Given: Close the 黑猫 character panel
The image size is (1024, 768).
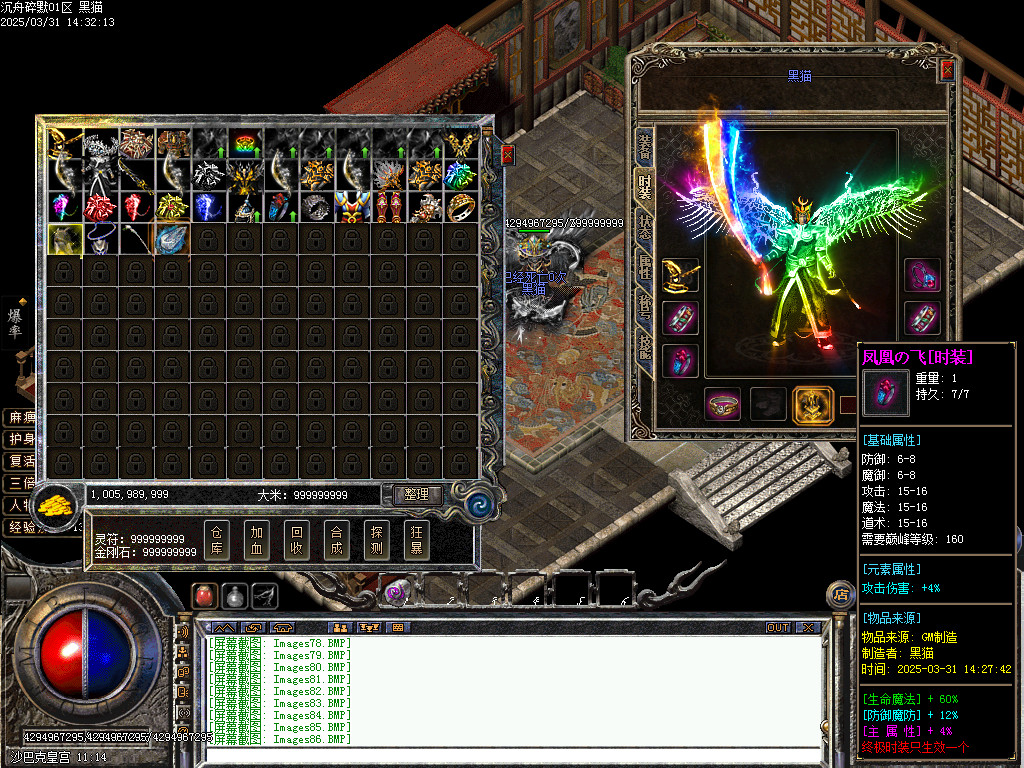Looking at the screenshot, I should coord(945,72).
